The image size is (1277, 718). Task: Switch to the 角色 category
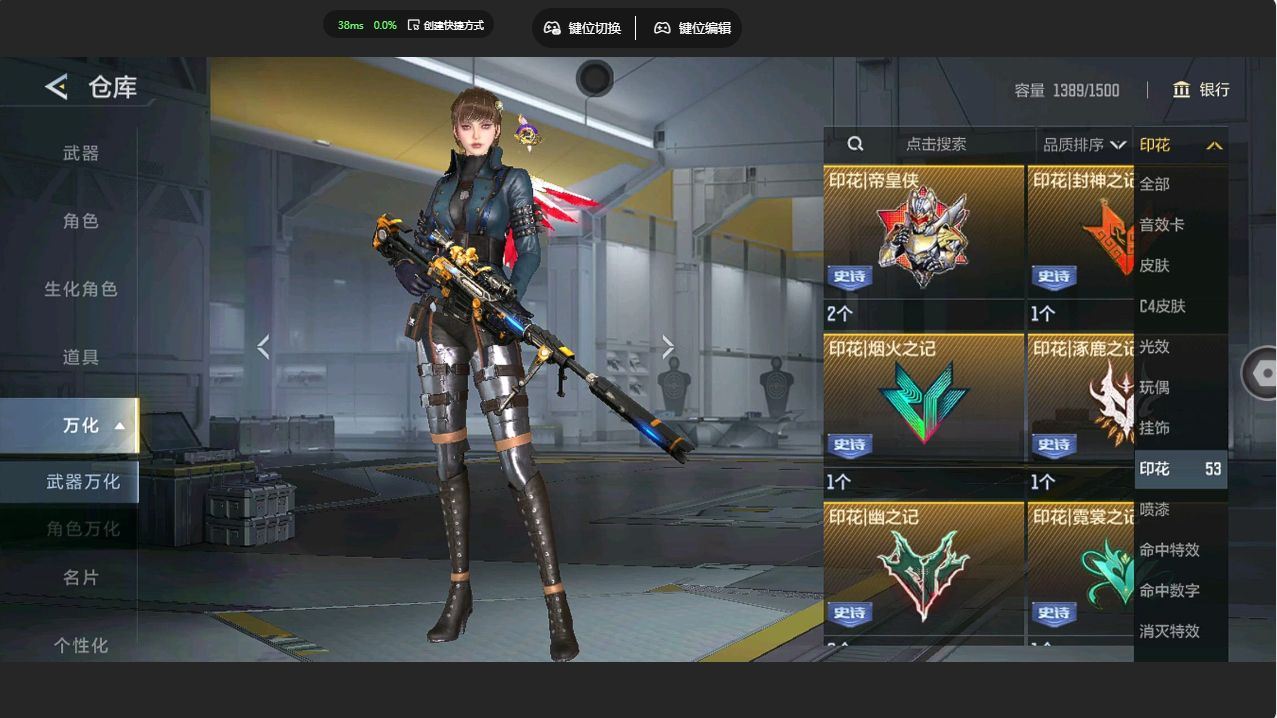81,221
